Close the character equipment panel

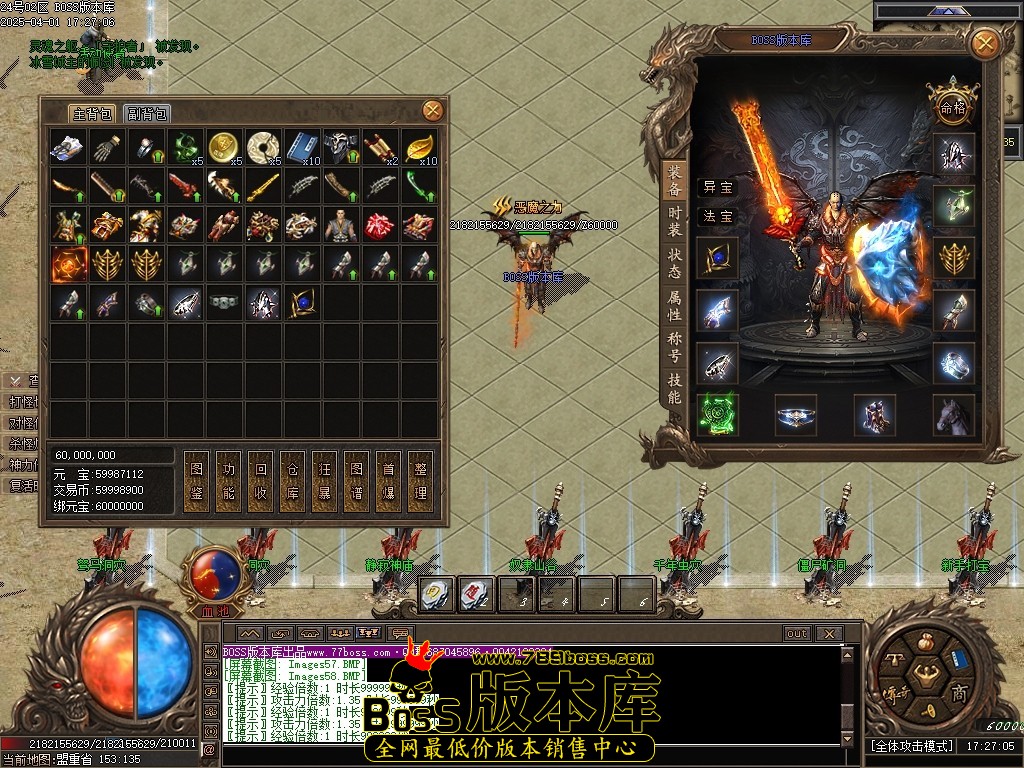(985, 43)
